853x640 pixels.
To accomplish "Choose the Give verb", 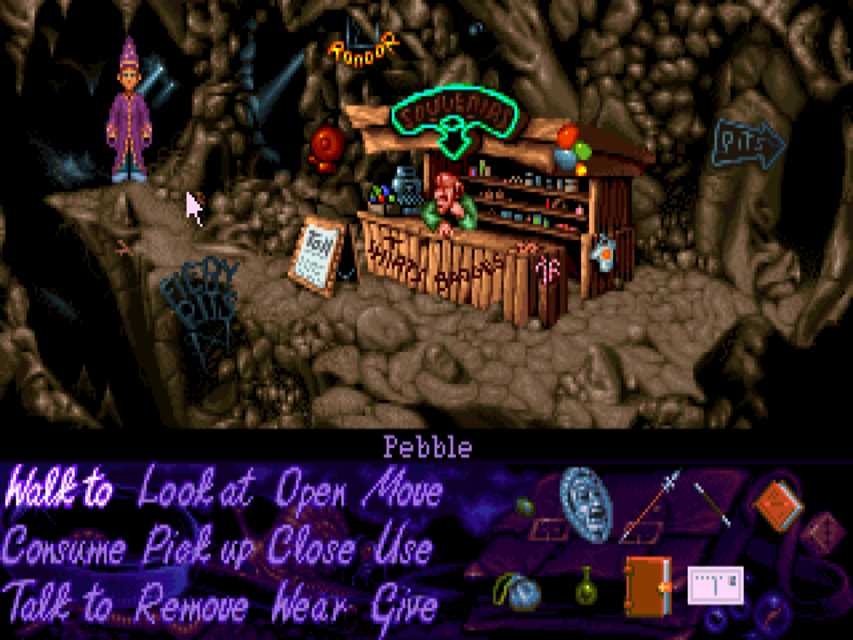I will pyautogui.click(x=405, y=605).
